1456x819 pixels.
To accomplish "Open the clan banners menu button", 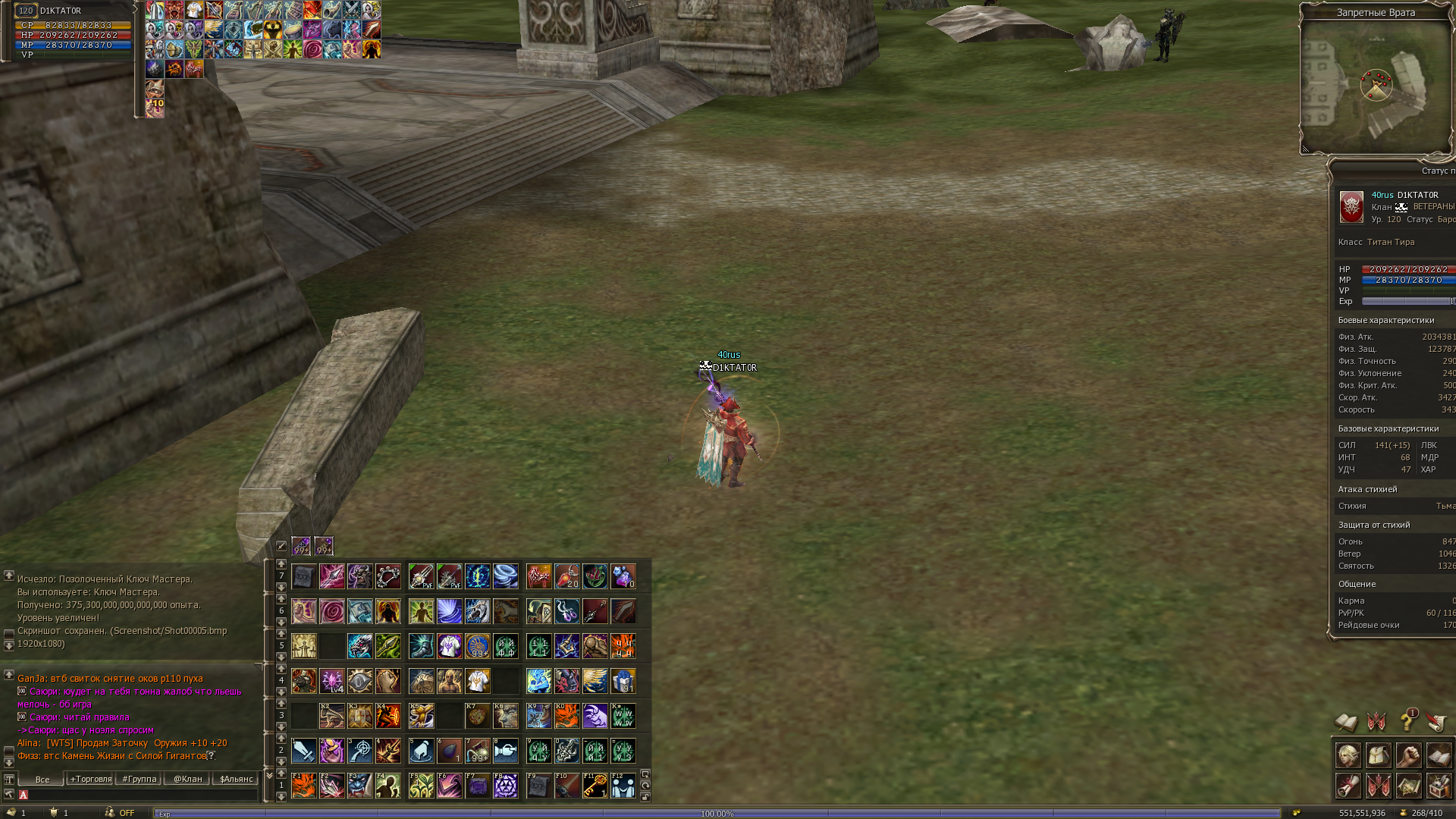I will pos(1379,786).
